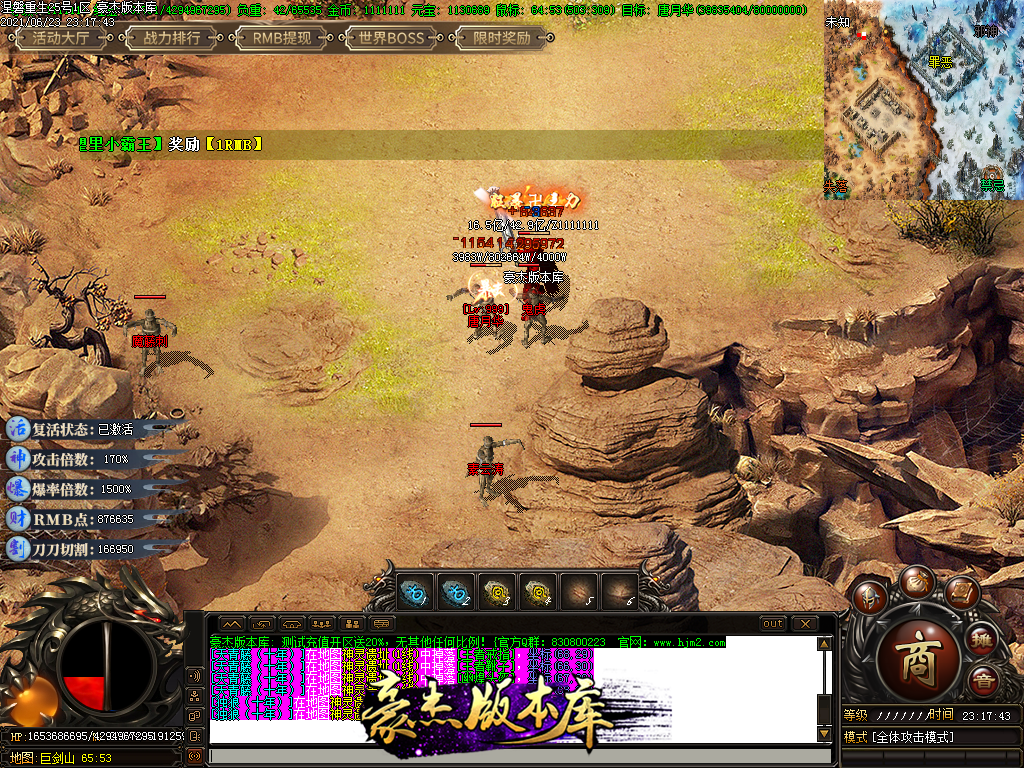Viewport: 1024px width, 768px height.
Task: Open the 活动大厅 activity hall
Action: tap(60, 39)
